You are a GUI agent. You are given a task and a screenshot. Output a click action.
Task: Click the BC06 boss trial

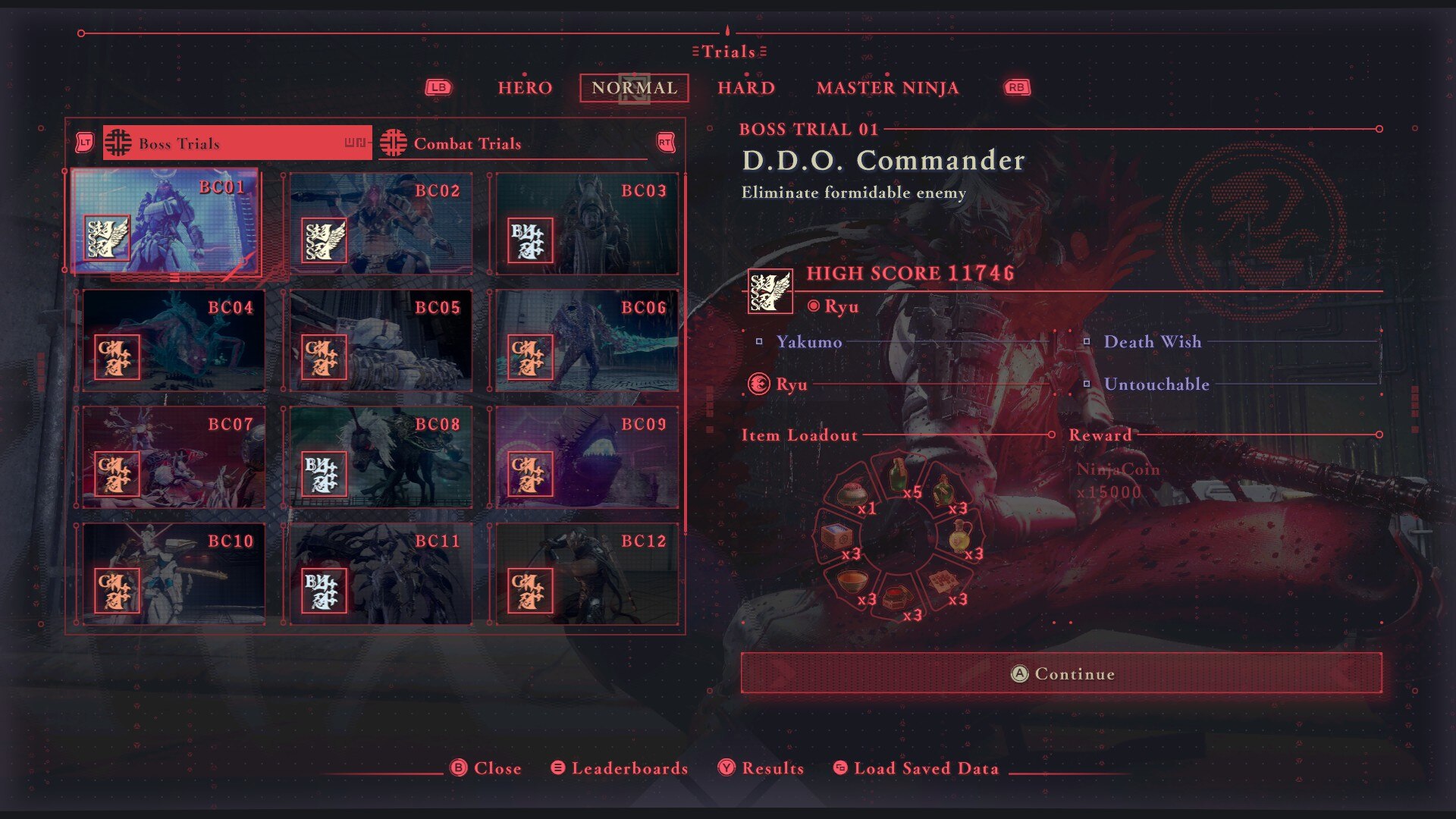coord(586,340)
